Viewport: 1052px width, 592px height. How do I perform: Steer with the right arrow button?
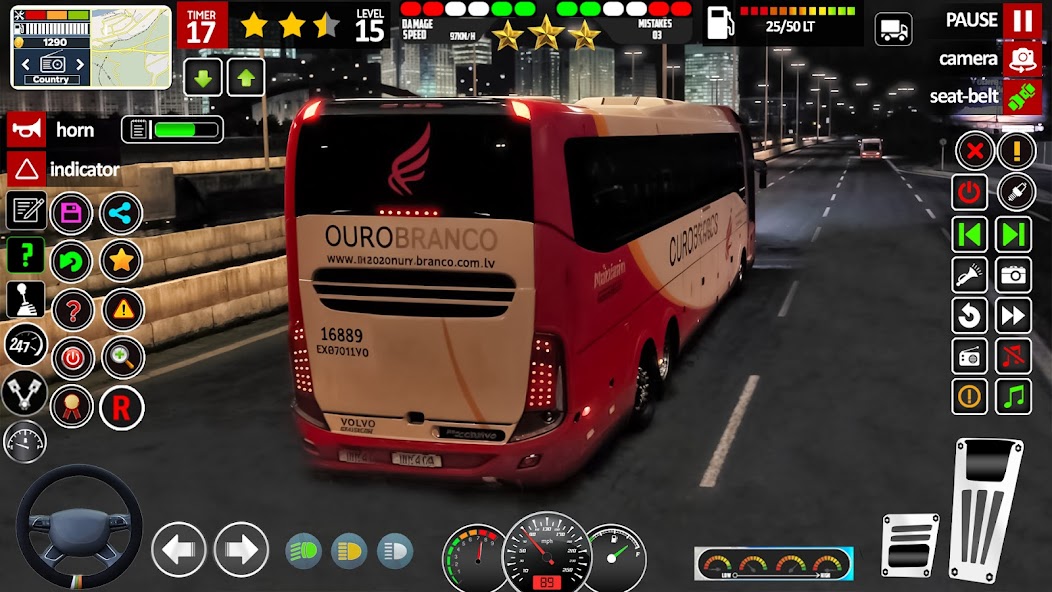(242, 549)
